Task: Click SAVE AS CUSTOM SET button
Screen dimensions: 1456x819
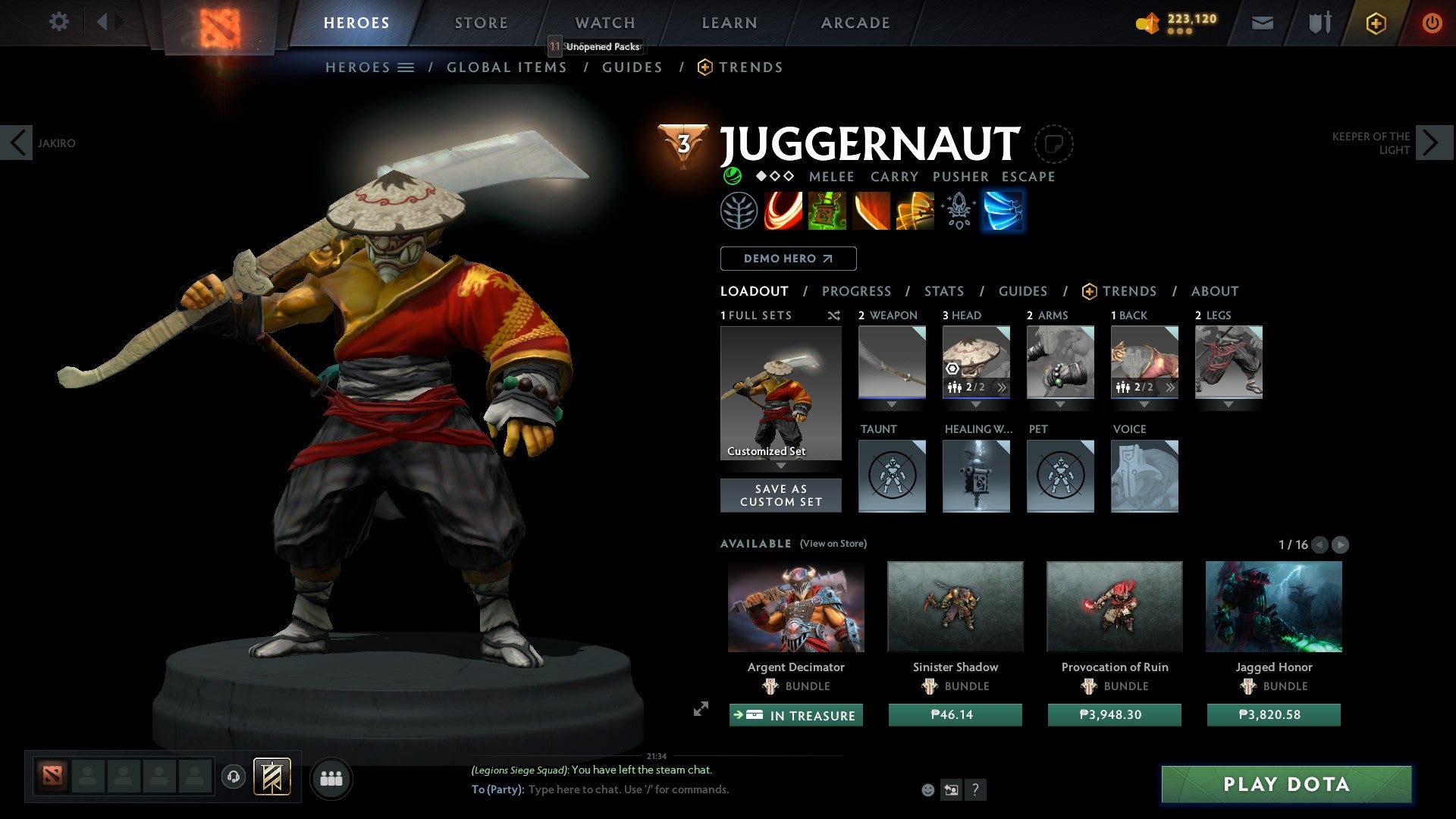Action: pyautogui.click(x=781, y=495)
